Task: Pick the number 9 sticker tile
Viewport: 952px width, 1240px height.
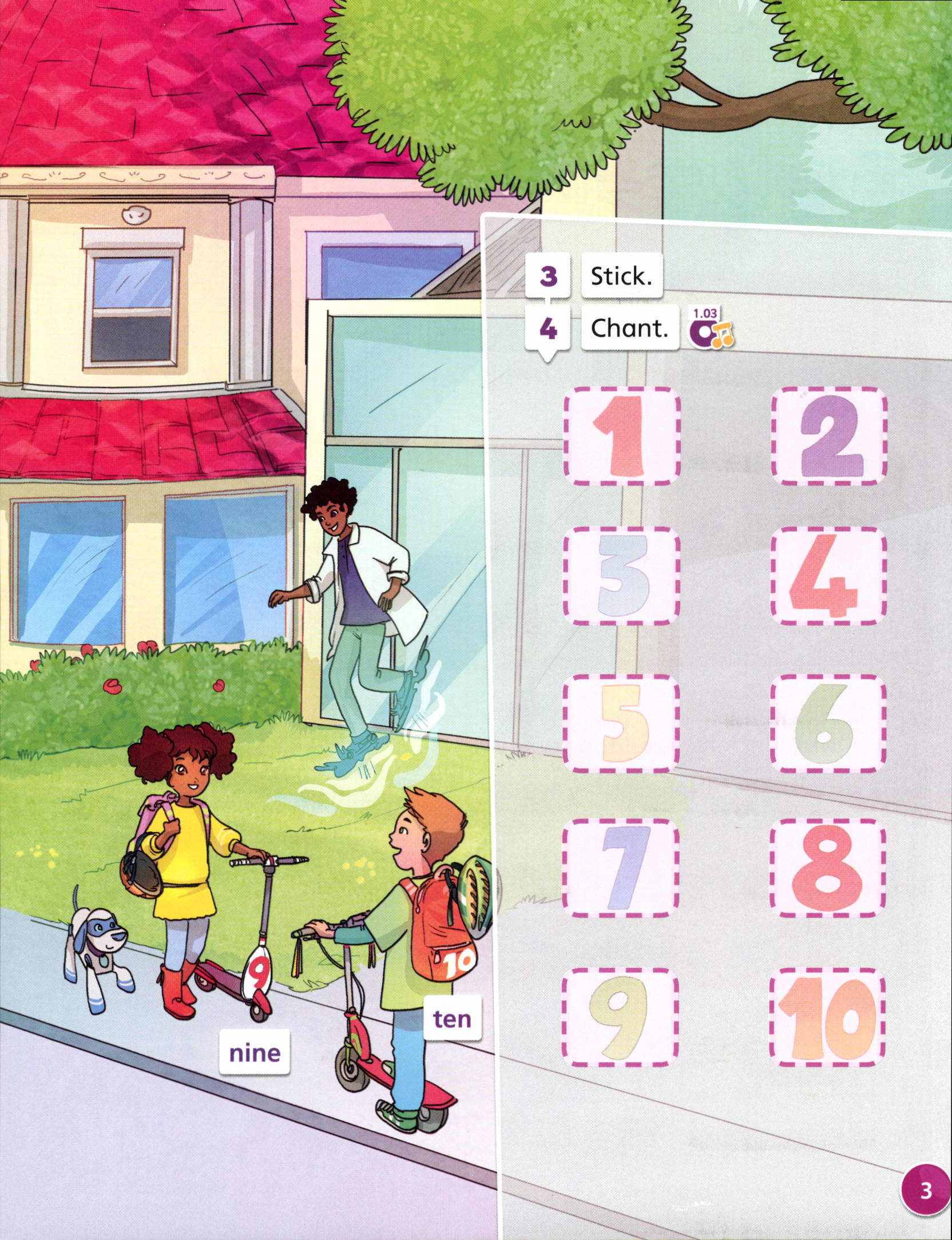Action: coord(620,1017)
